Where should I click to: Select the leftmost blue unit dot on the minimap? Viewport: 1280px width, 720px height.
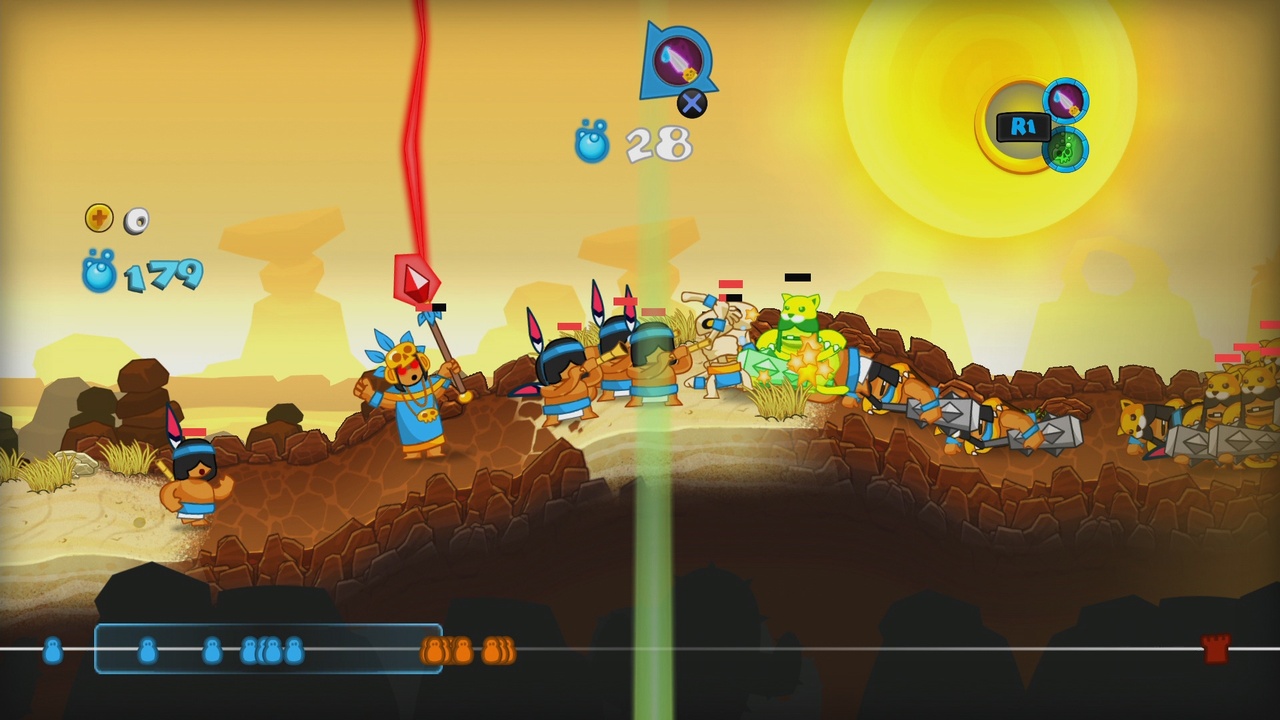[53, 651]
